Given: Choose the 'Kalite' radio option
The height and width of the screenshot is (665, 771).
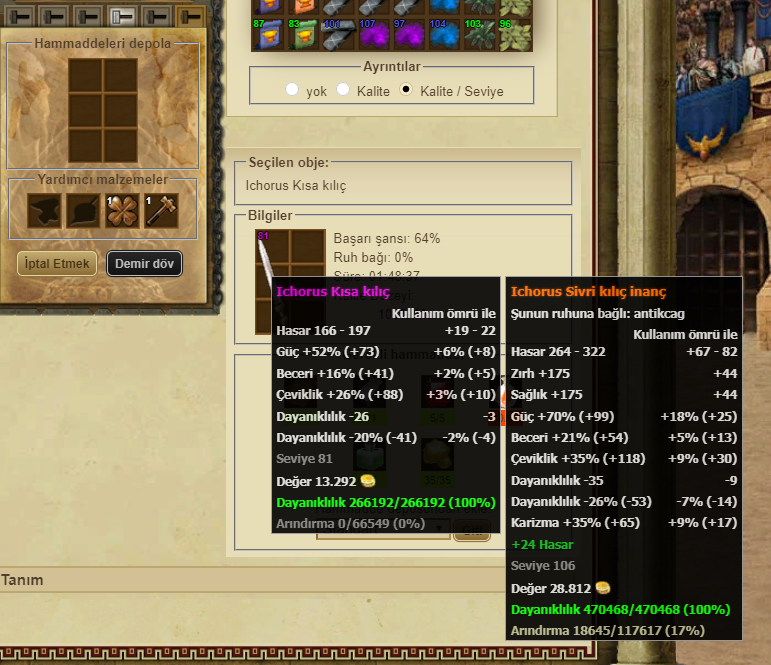Looking at the screenshot, I should [x=342, y=90].
